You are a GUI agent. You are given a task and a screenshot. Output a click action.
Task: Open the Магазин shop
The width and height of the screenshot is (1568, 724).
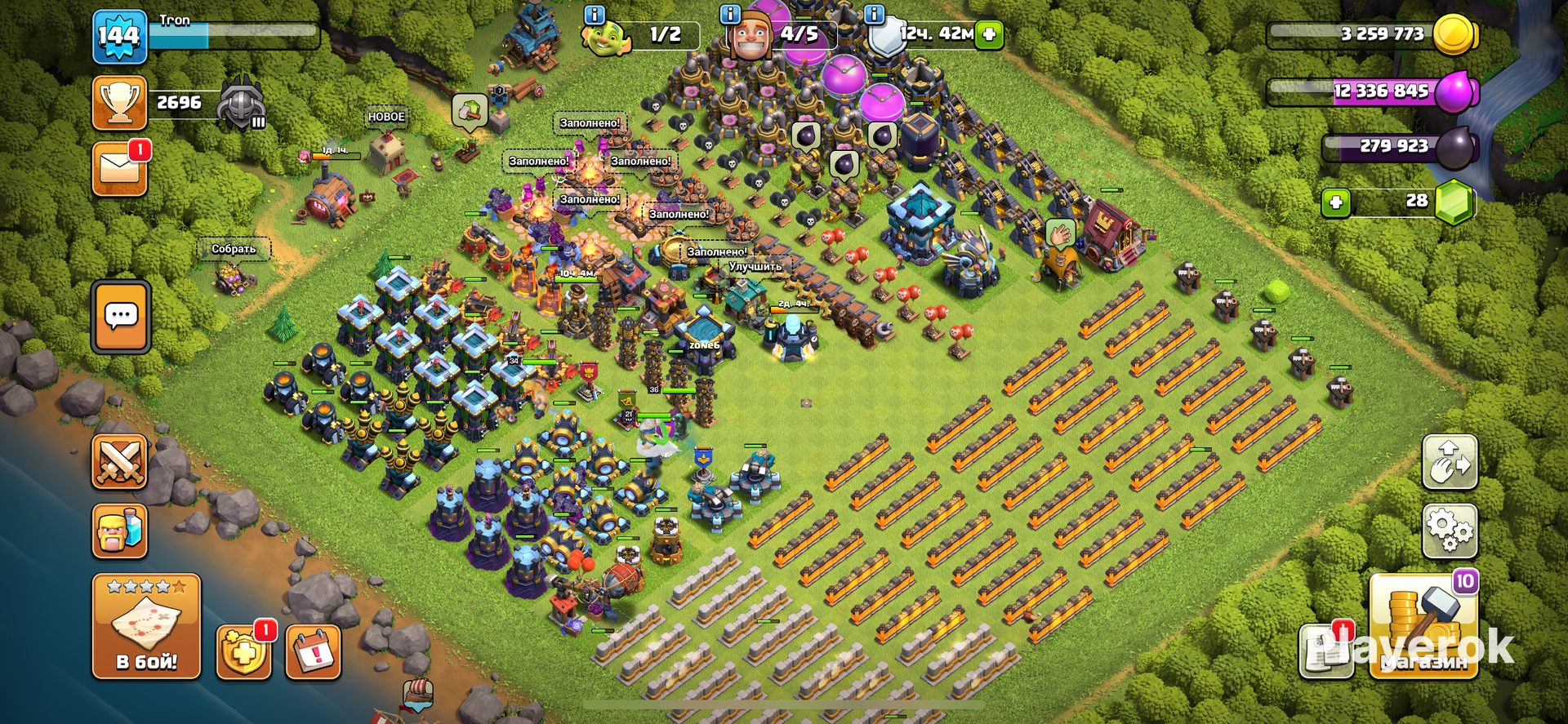1423,627
